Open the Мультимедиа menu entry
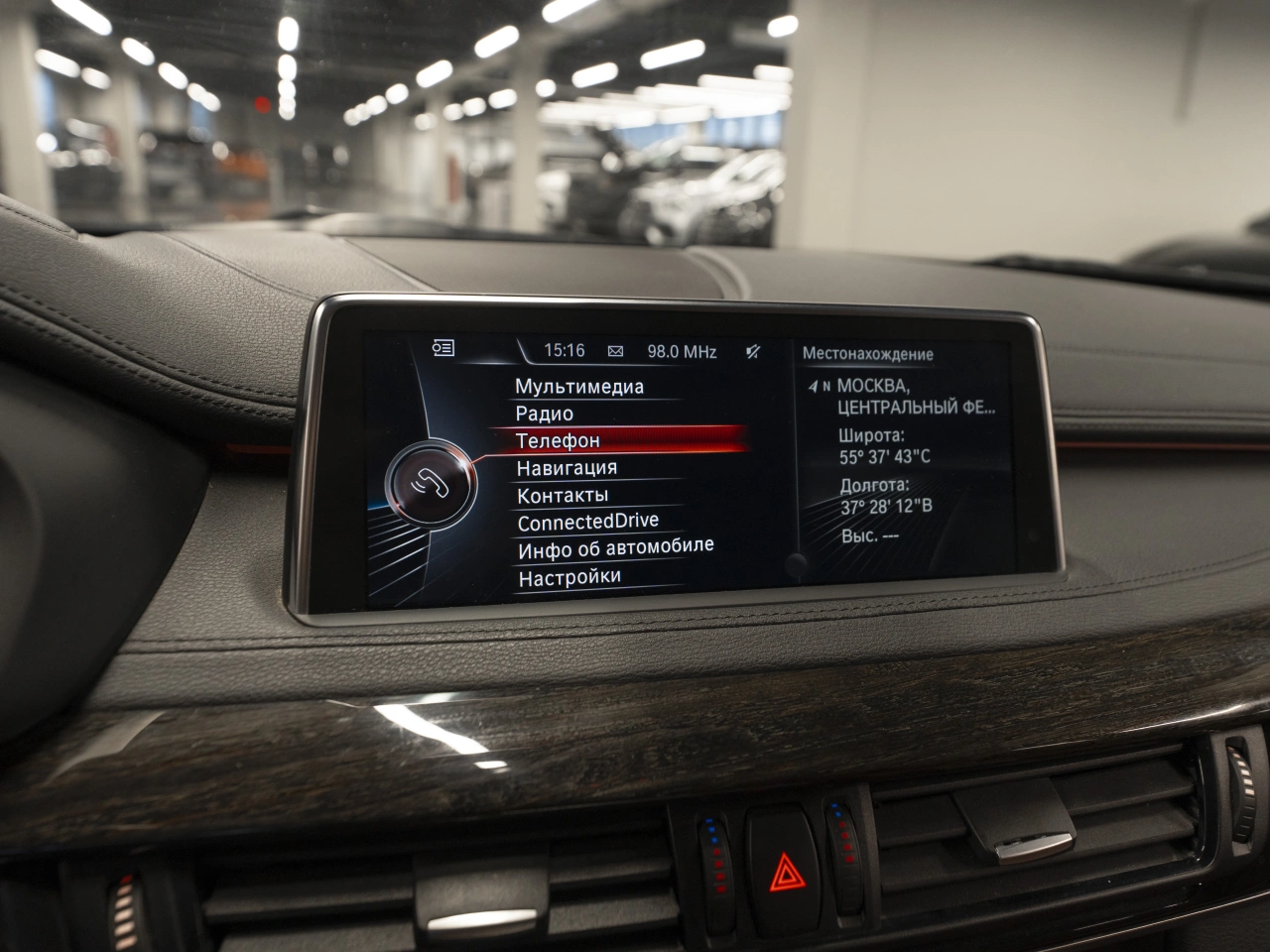This screenshot has height=952, width=1270. [579, 387]
